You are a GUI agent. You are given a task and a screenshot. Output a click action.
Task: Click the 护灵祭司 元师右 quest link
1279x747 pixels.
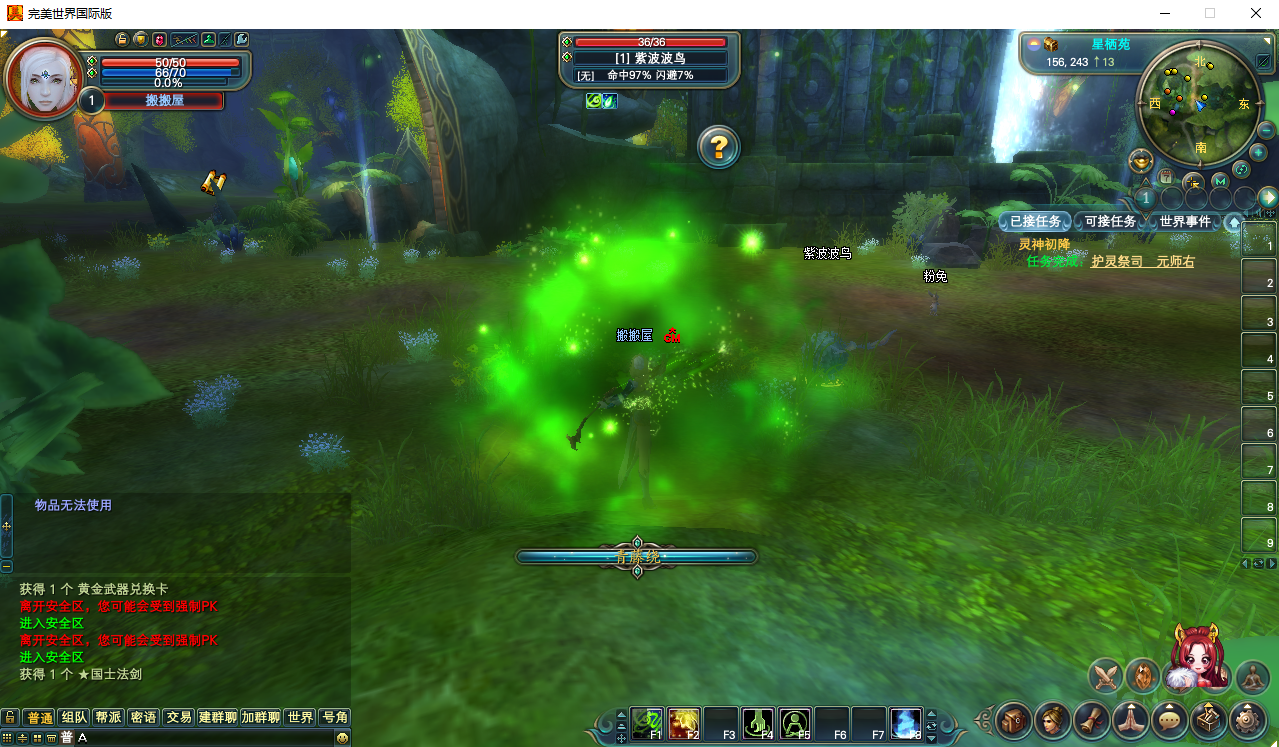pos(1142,262)
